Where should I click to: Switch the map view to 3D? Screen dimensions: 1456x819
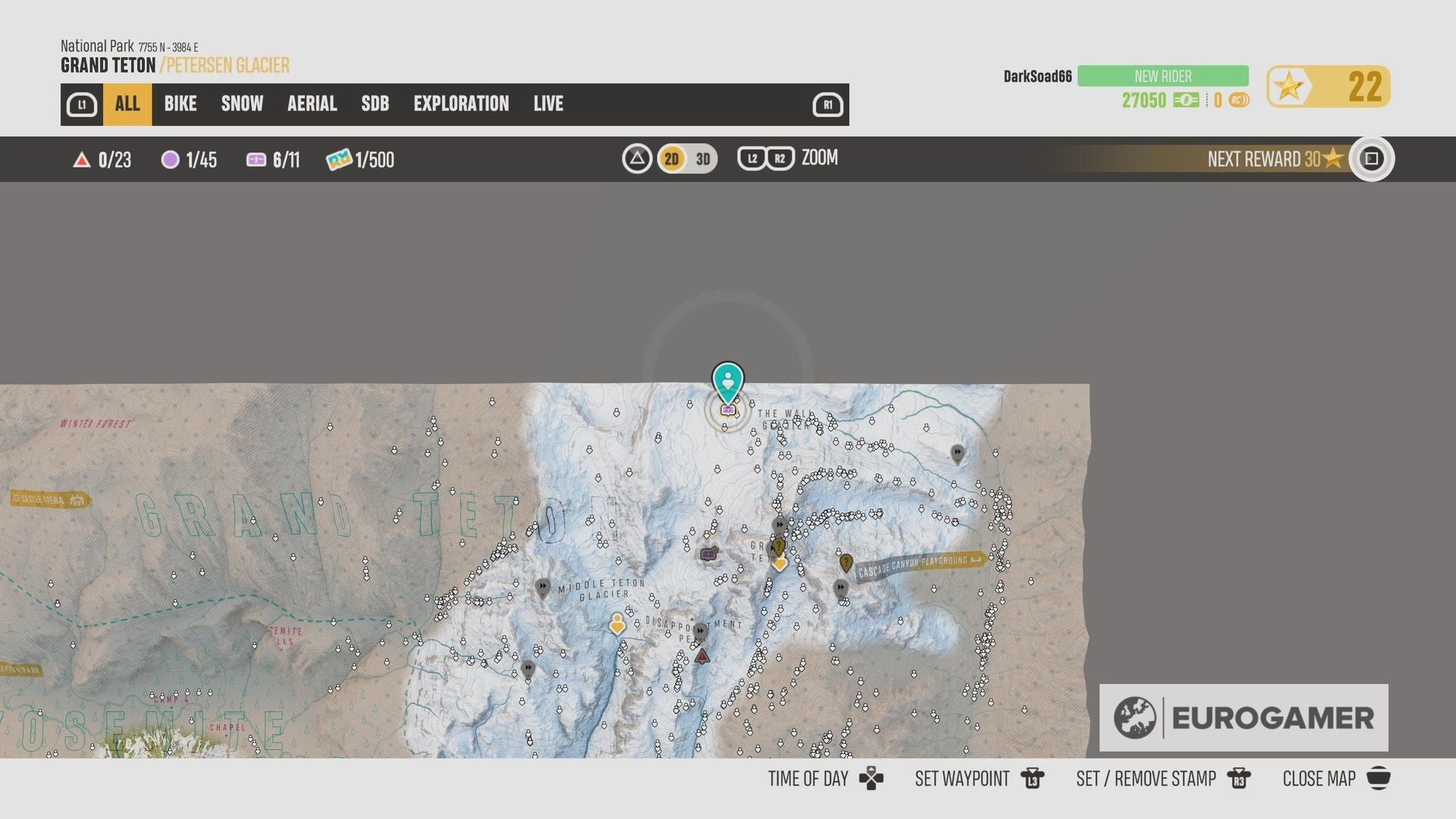701,159
